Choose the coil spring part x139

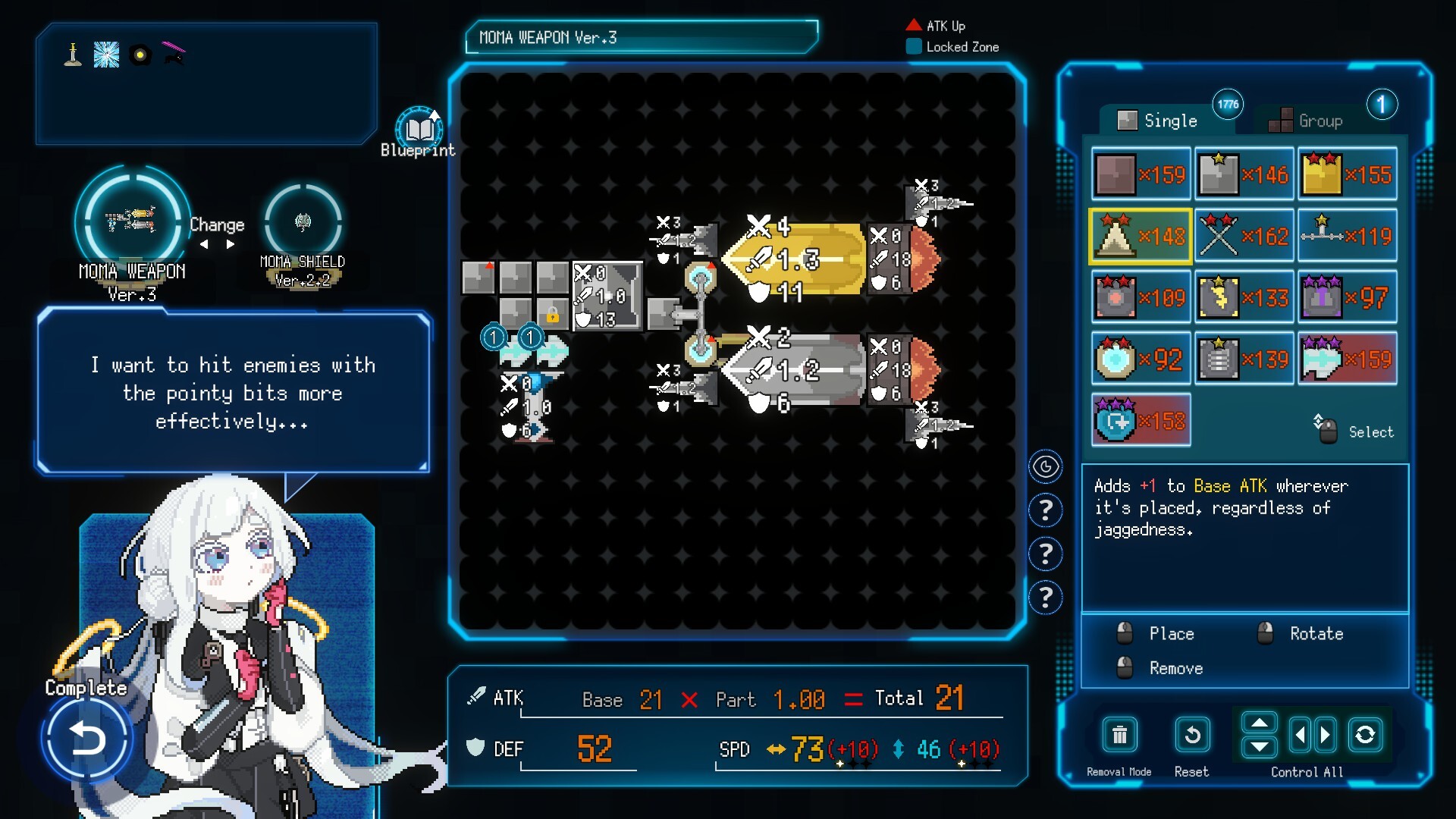[x=1244, y=359]
